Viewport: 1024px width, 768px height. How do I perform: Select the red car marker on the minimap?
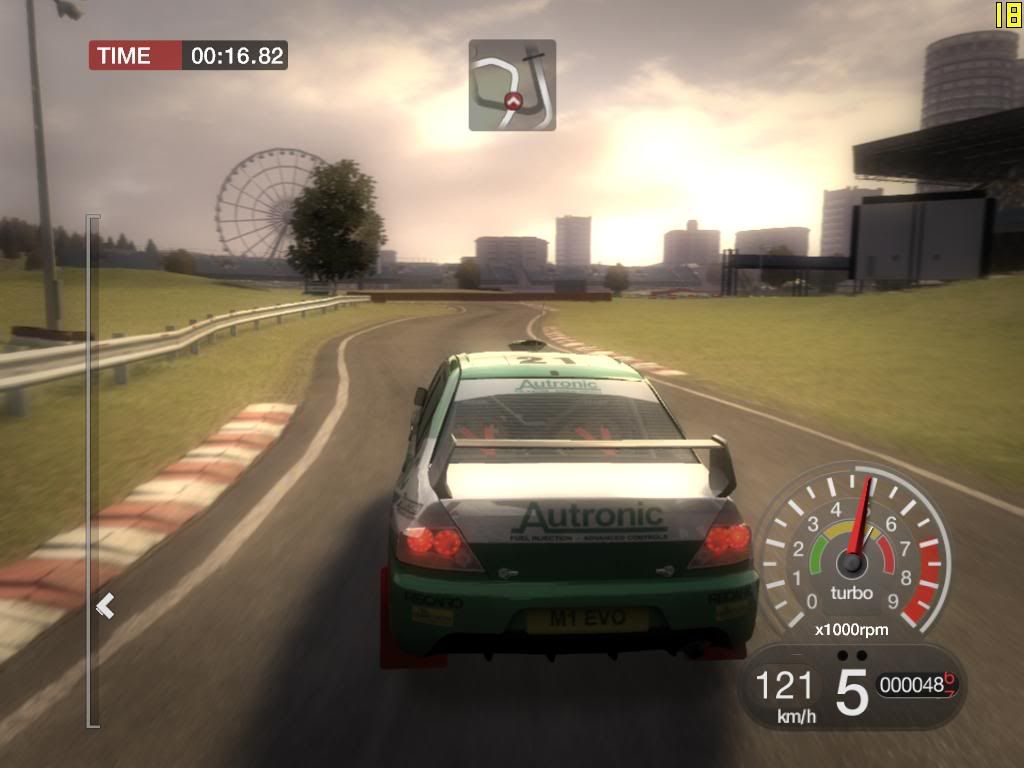pyautogui.click(x=514, y=100)
